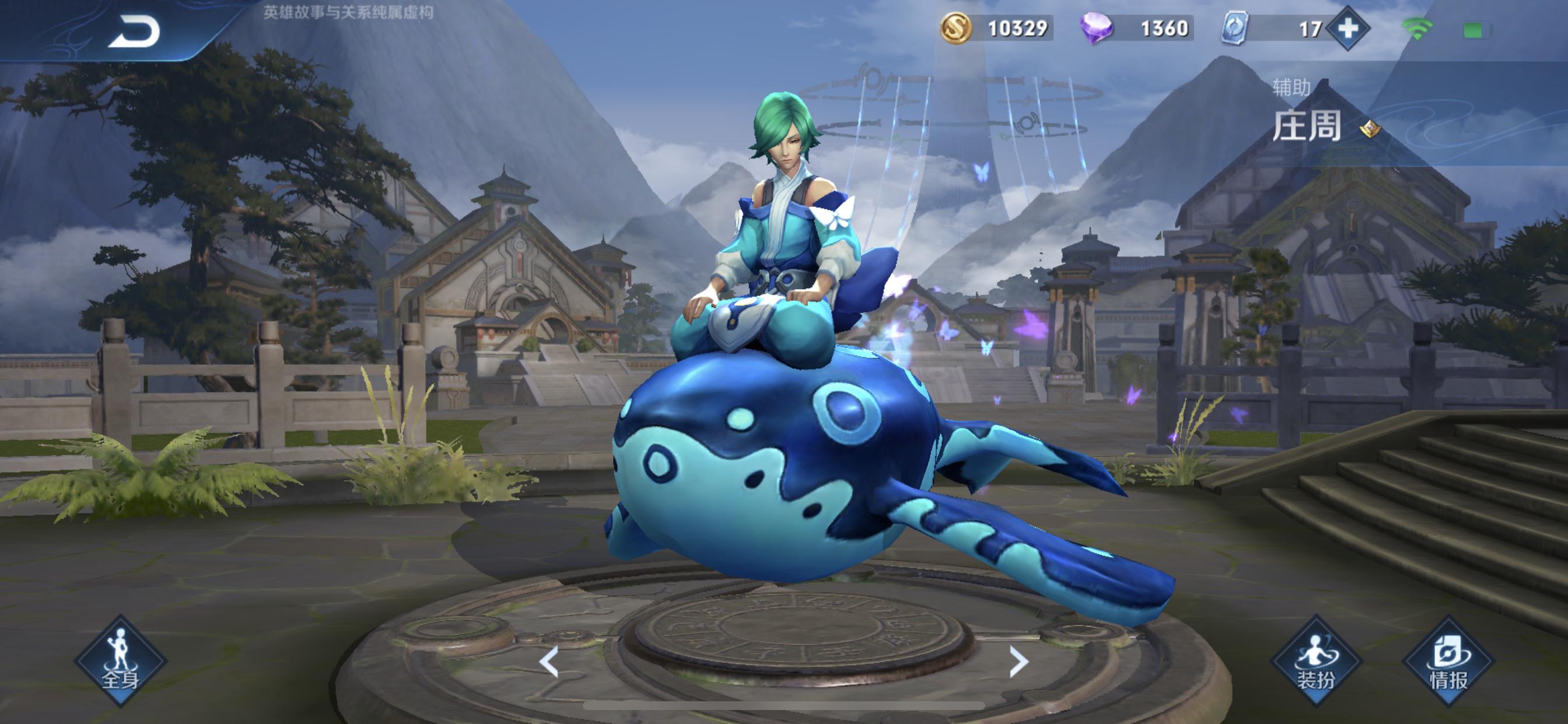This screenshot has height=724, width=1568.
Task: Open the 情报 info panel
Action: (x=1448, y=660)
